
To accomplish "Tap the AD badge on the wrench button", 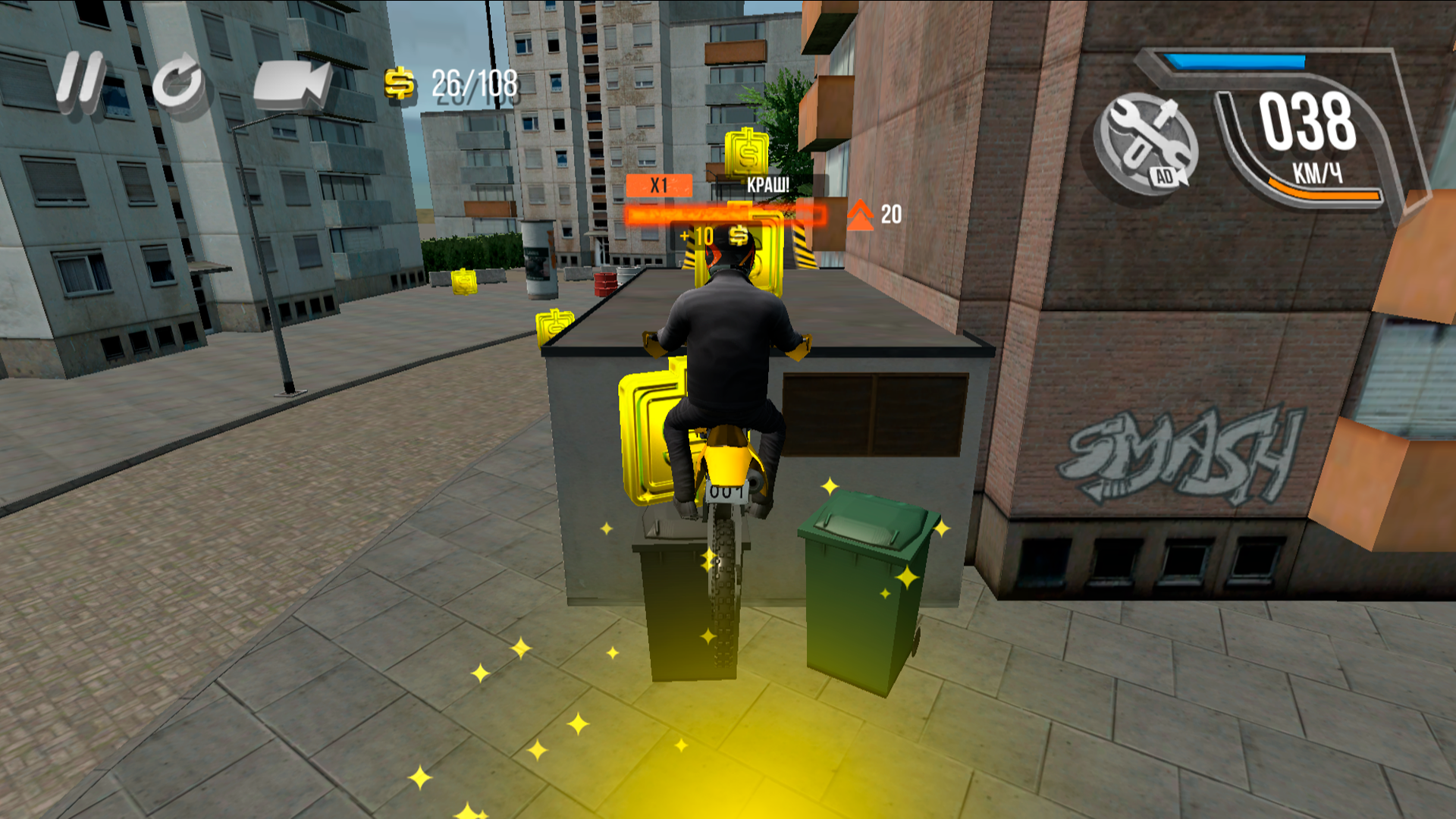I will pyautogui.click(x=1166, y=175).
